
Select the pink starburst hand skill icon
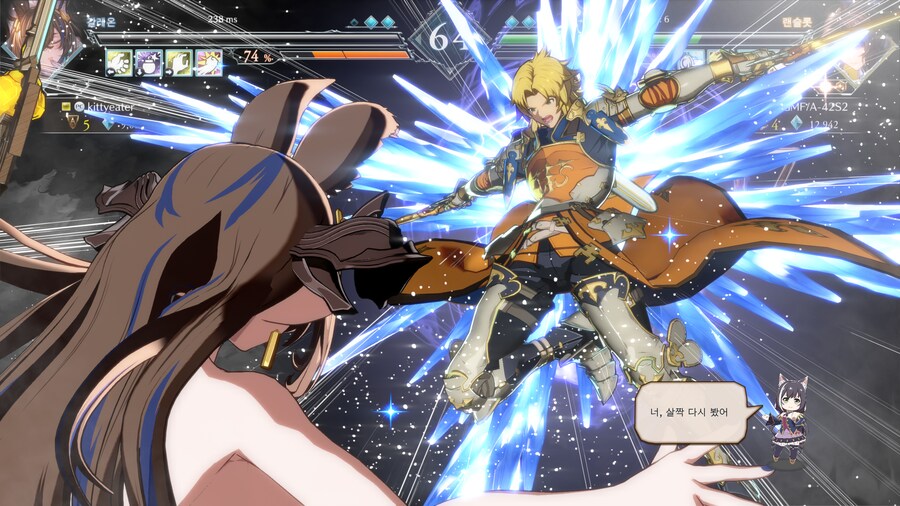pos(209,62)
